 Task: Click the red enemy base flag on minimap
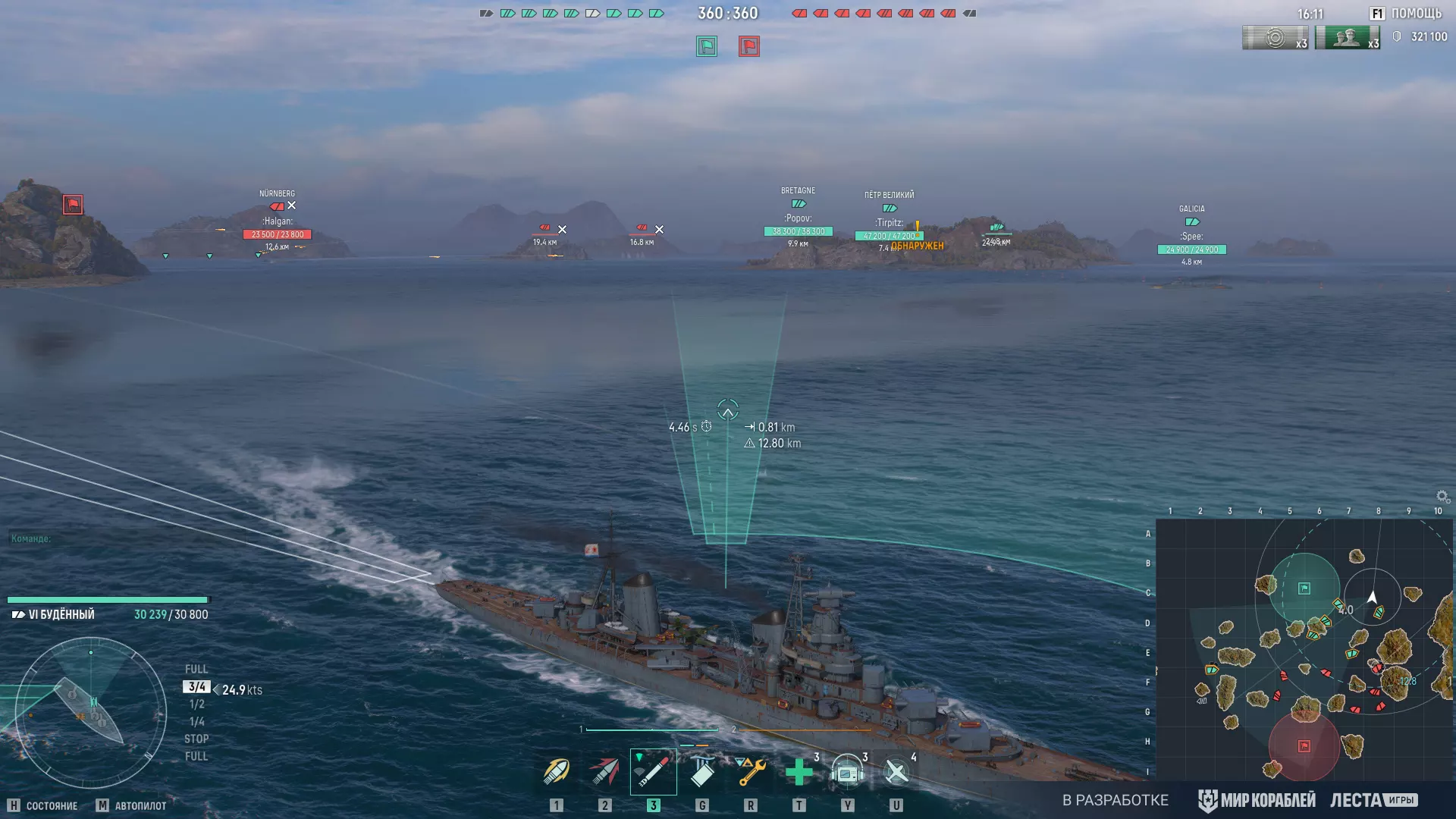point(1304,746)
